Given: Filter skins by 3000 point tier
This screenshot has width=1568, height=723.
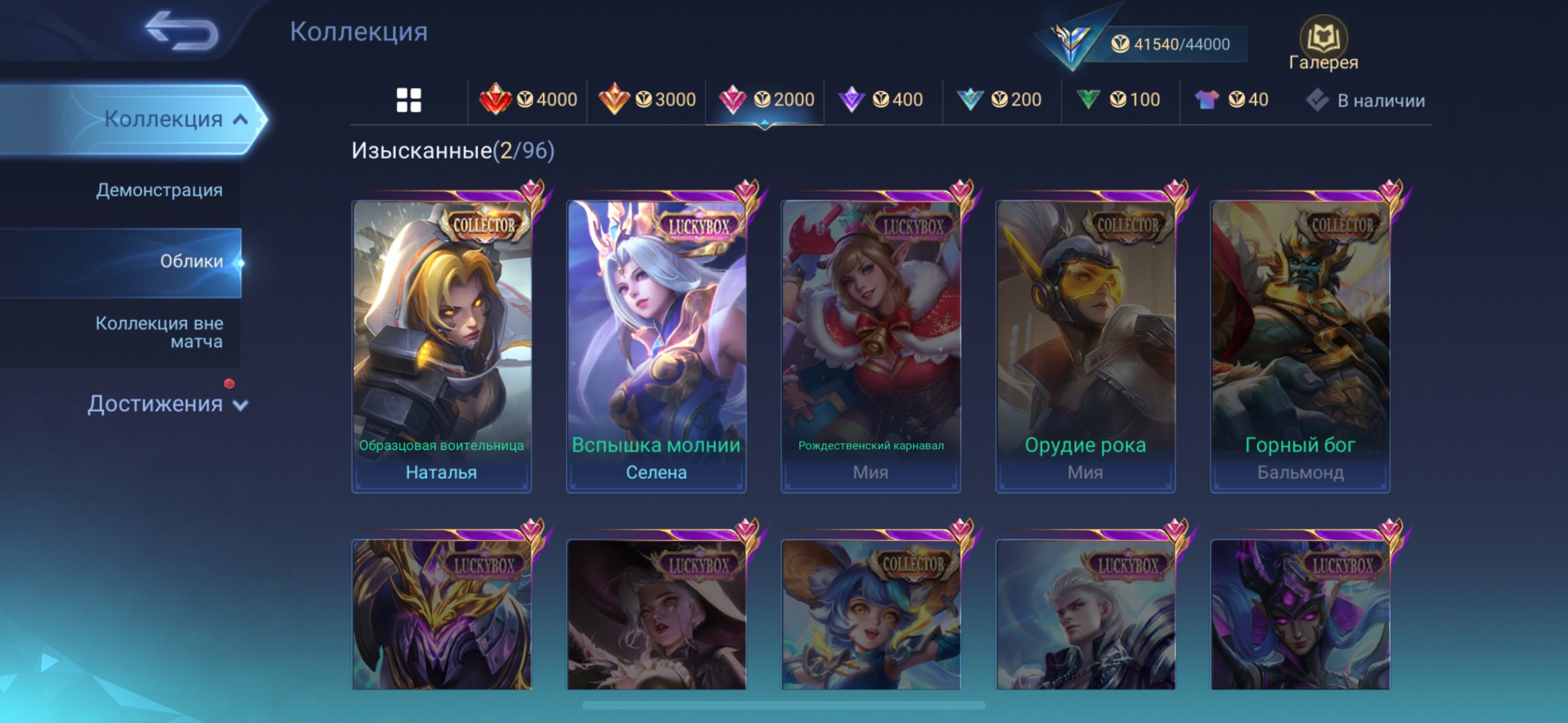Looking at the screenshot, I should click(647, 99).
